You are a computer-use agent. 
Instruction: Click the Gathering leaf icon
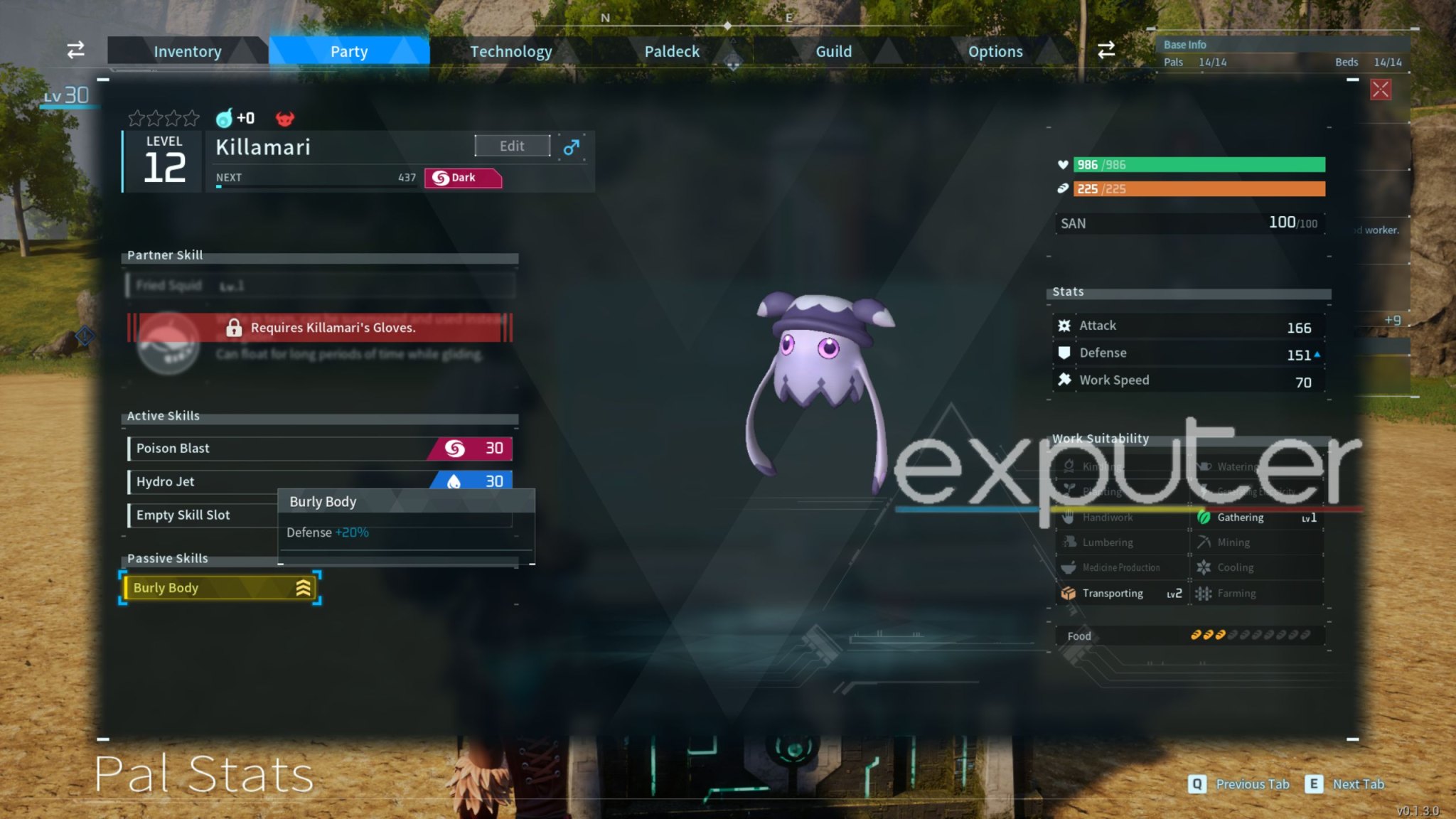point(1204,518)
